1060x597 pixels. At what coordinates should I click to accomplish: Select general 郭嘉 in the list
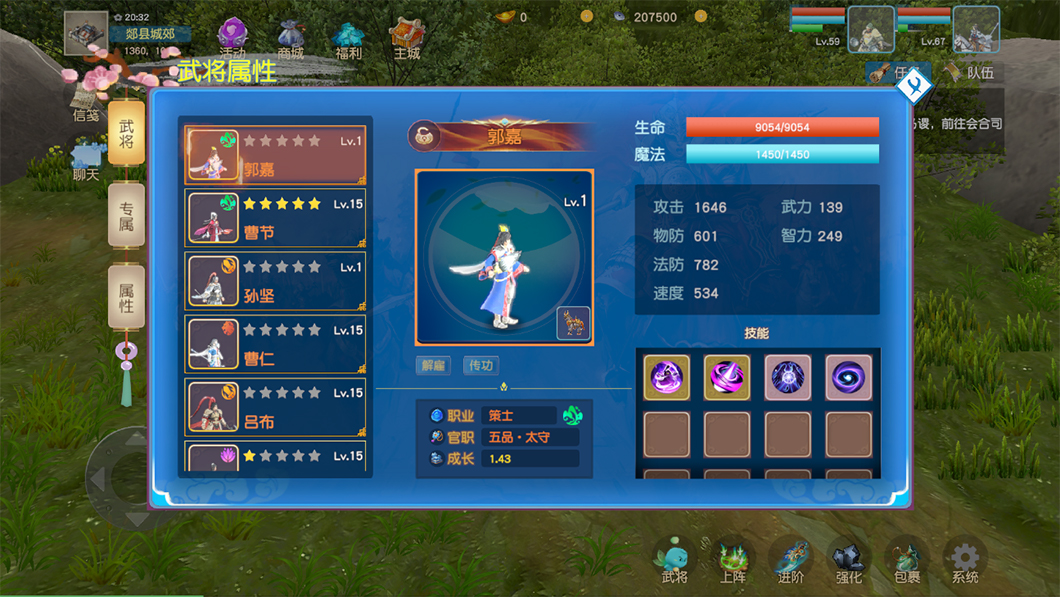tap(275, 155)
